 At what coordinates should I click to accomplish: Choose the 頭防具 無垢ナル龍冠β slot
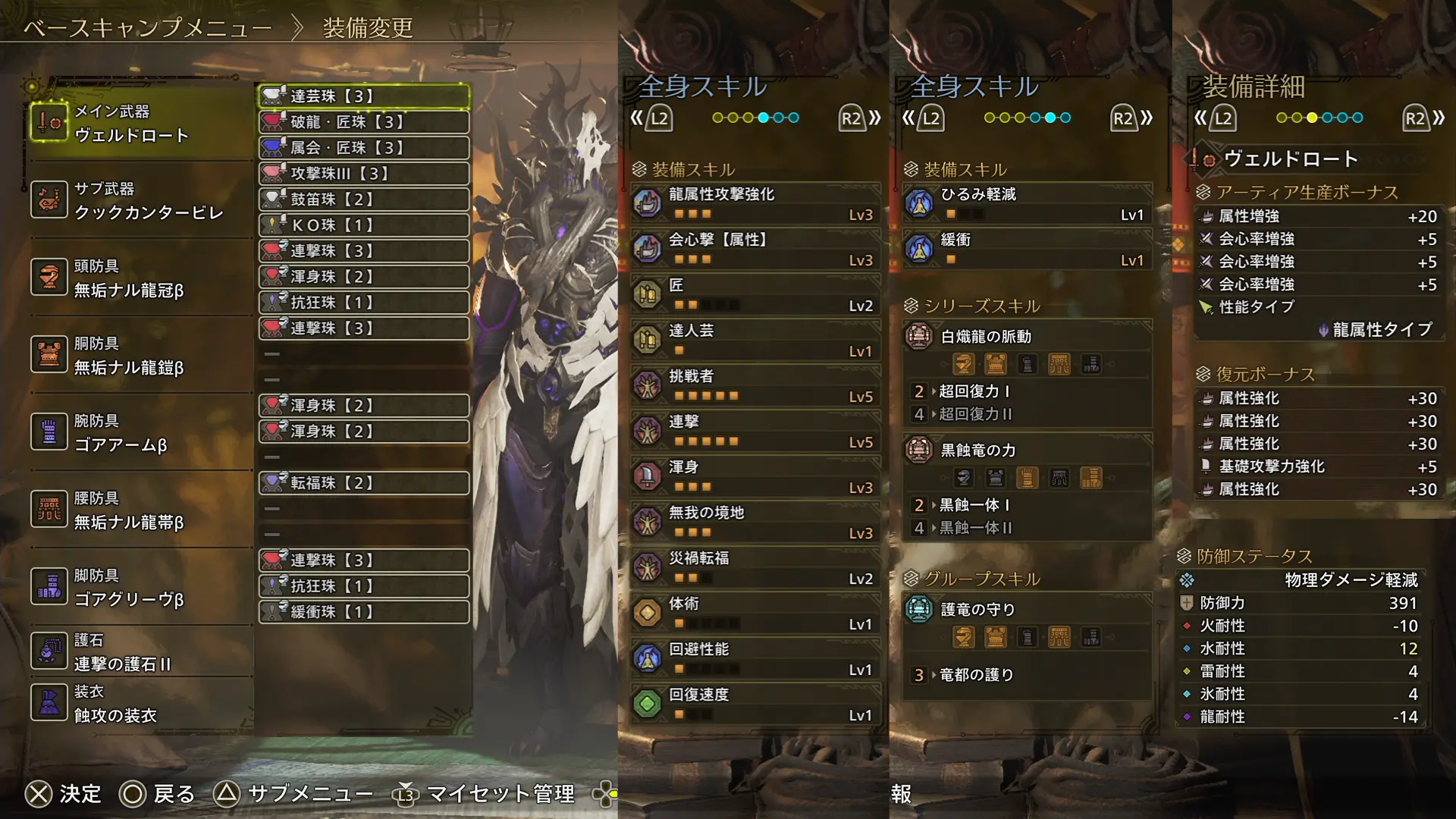tap(140, 278)
